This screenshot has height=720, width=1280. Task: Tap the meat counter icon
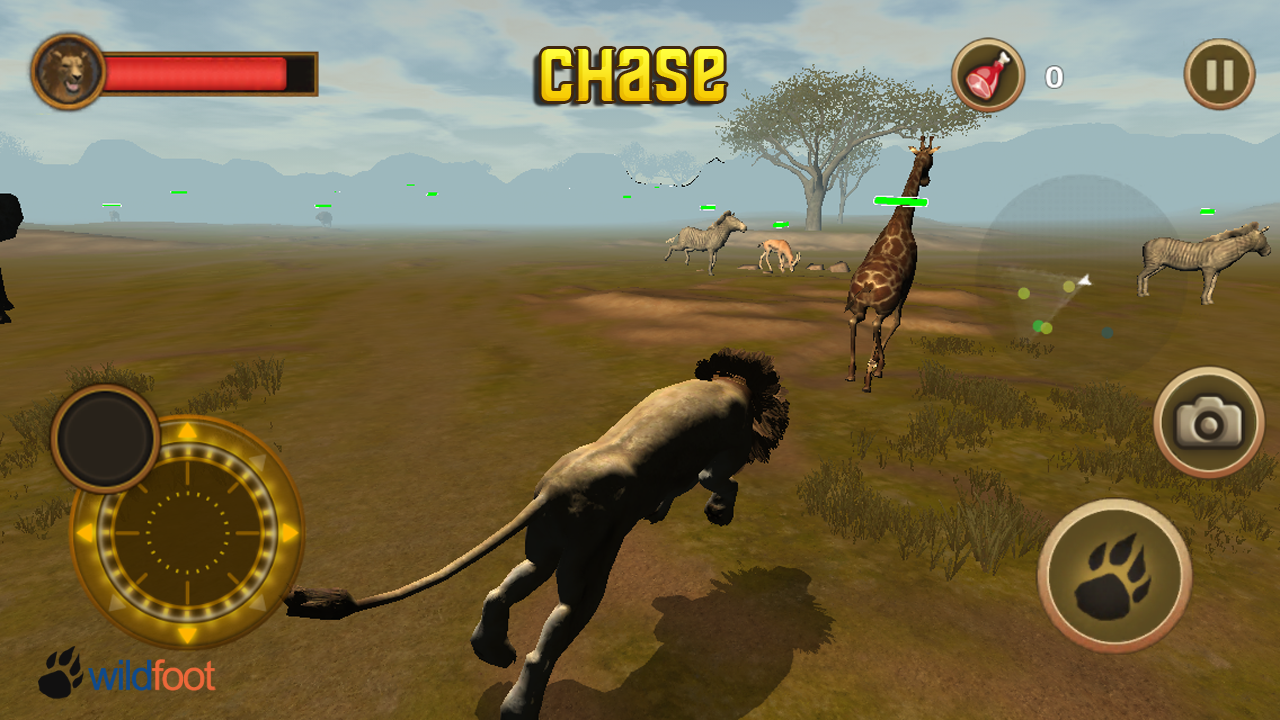coord(988,72)
